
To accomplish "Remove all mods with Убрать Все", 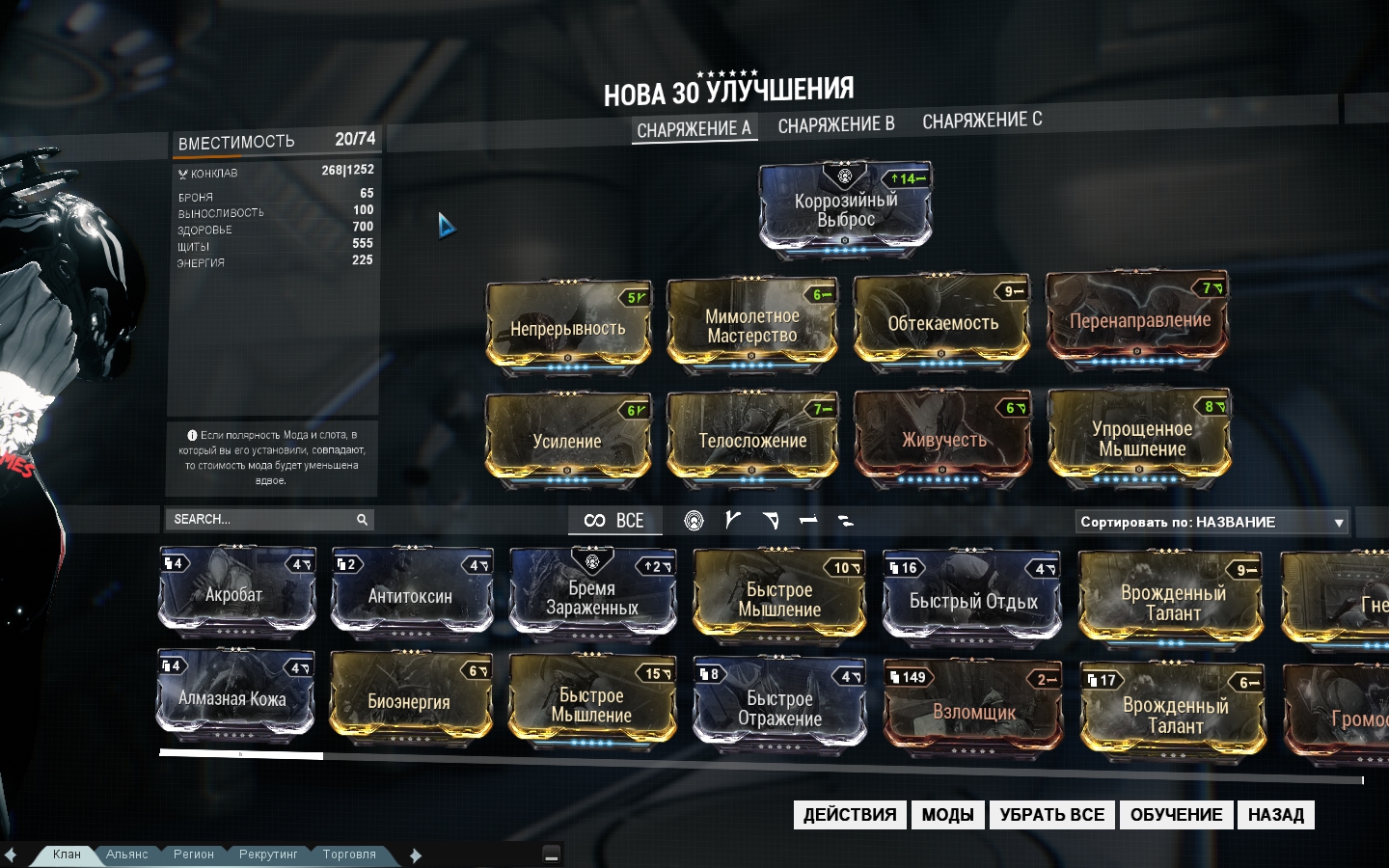I will pyautogui.click(x=1051, y=815).
